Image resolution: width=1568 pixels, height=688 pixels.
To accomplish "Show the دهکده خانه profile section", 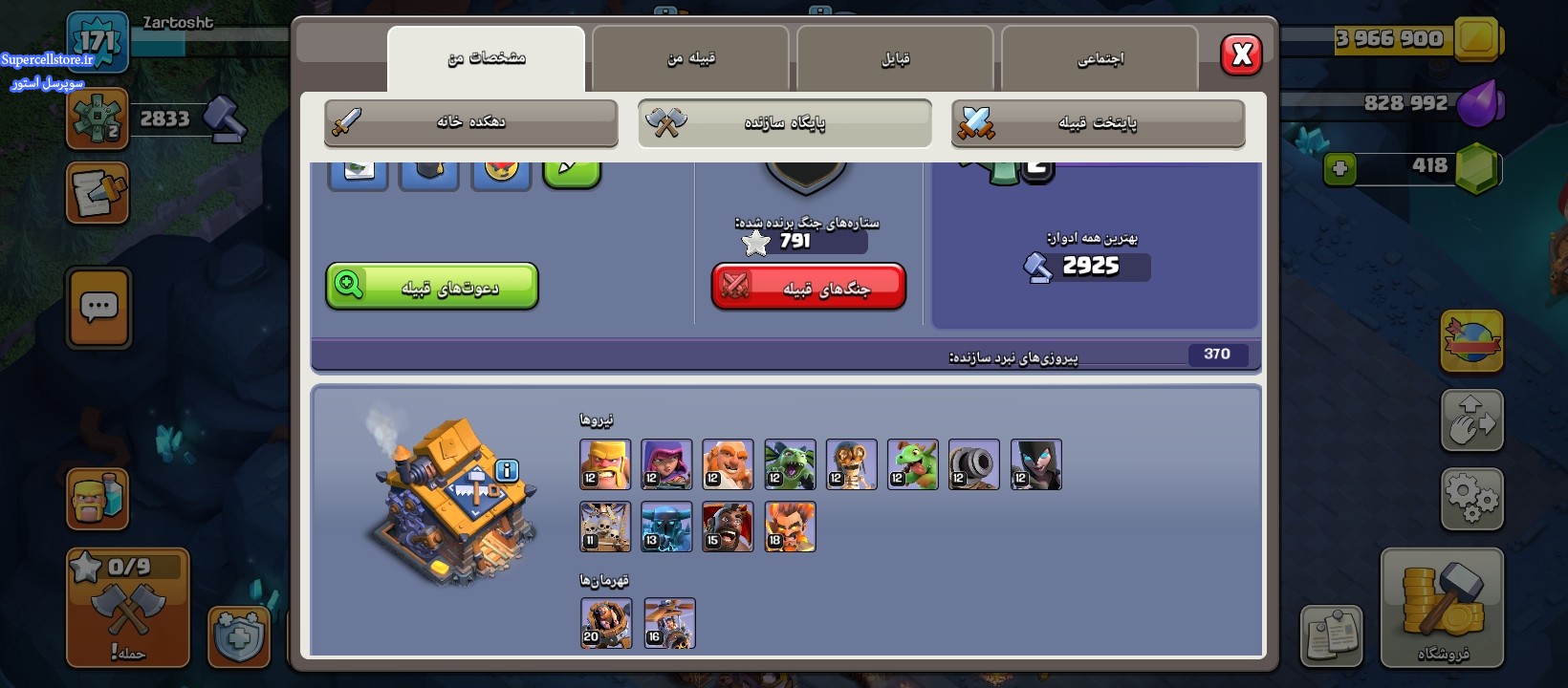I will coord(470,122).
